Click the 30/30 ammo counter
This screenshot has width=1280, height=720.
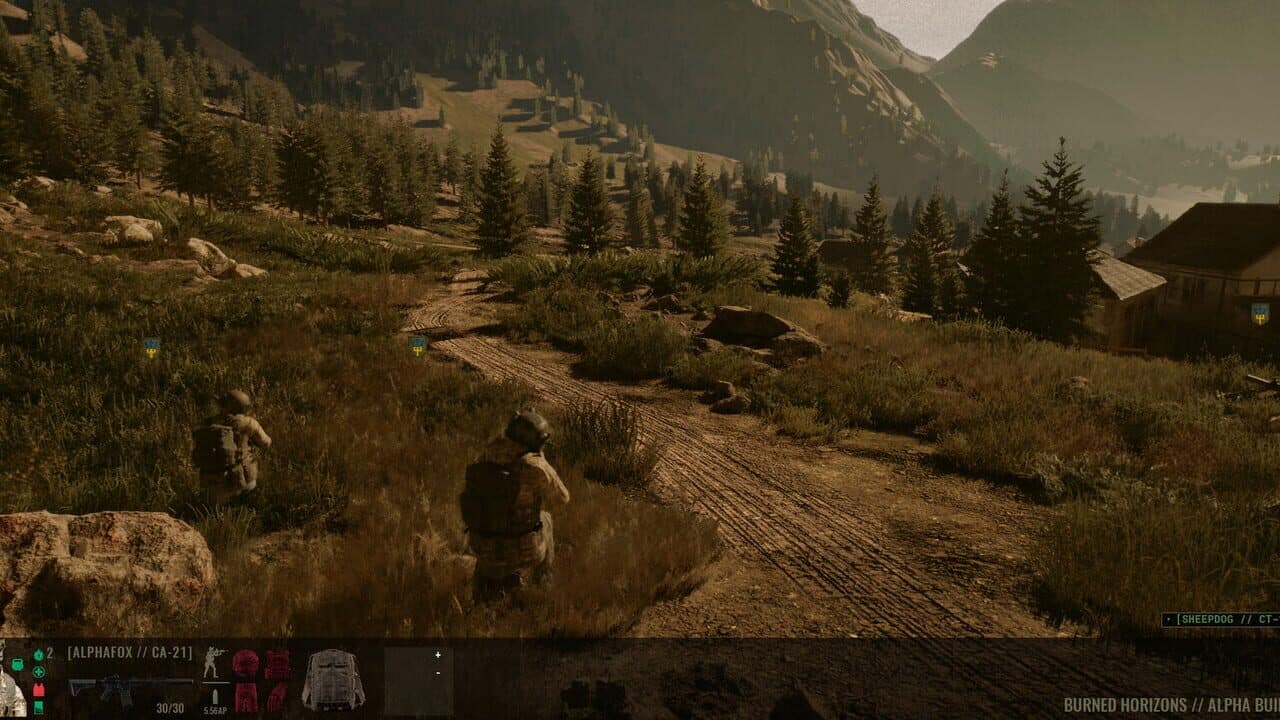point(170,706)
